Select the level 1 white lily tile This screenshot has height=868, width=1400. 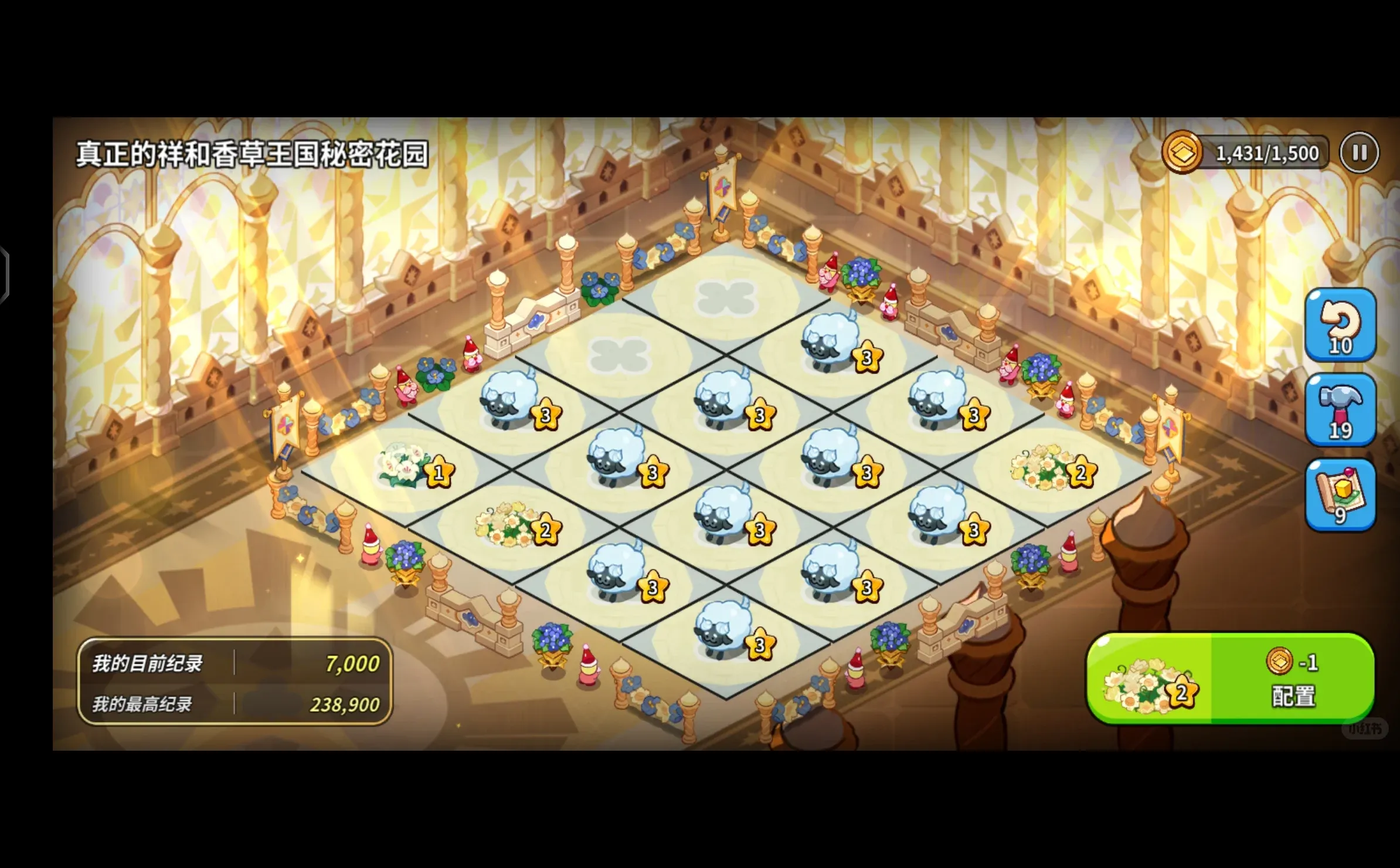(x=406, y=467)
